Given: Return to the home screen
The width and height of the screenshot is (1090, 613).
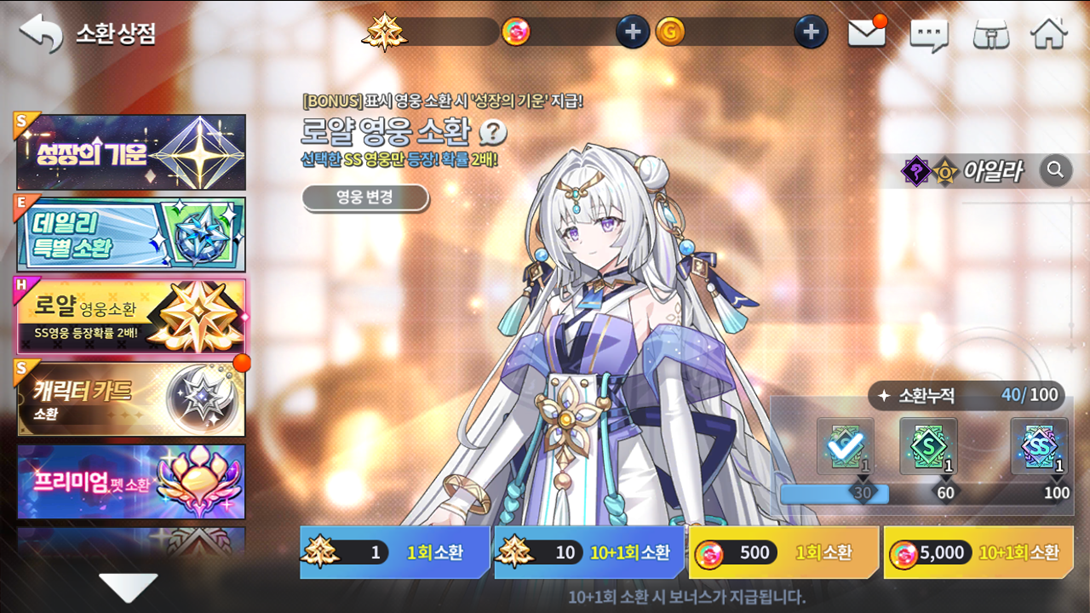Looking at the screenshot, I should pos(1049,33).
